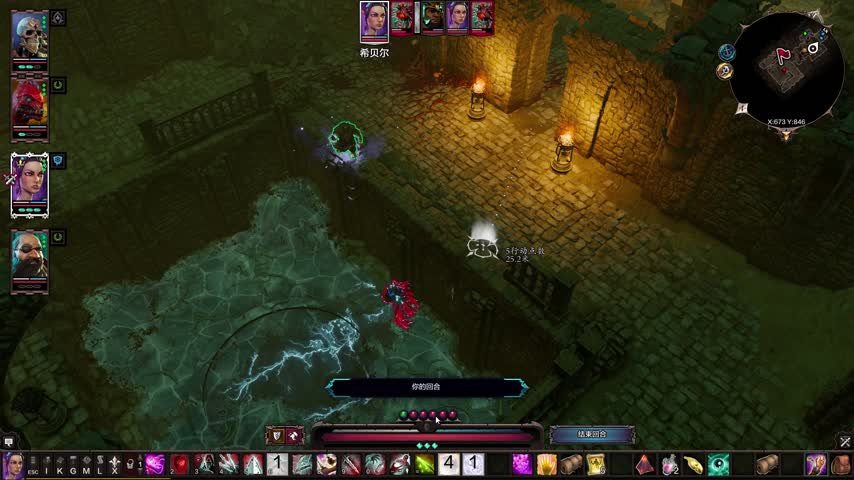Select the bearded dwarf party member portrait
Screen dimensions: 854x480
coord(29,260)
